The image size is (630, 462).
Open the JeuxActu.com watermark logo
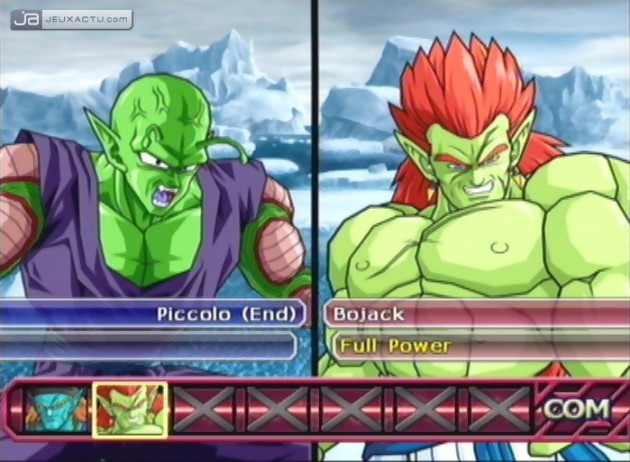click(x=70, y=18)
